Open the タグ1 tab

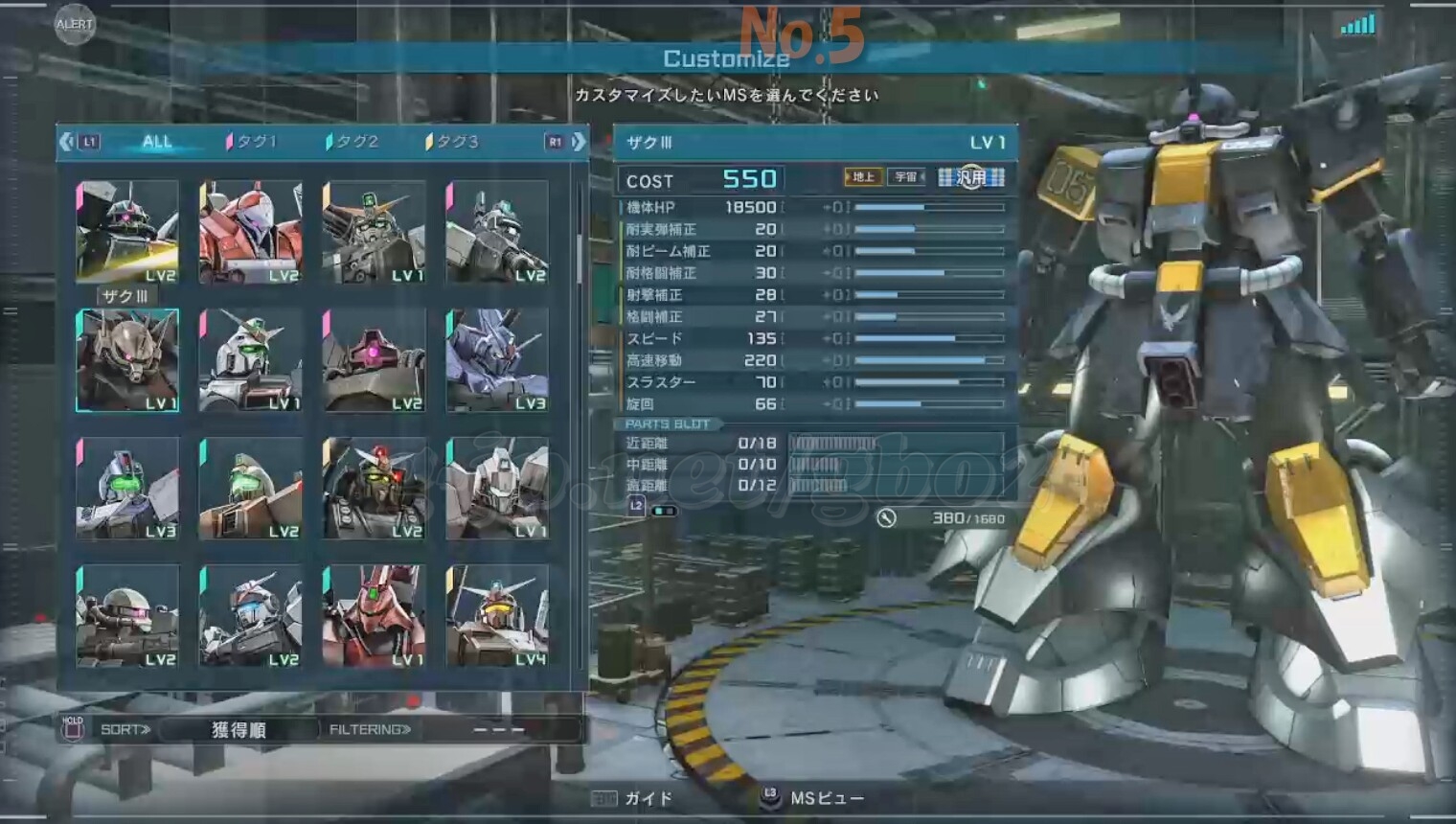click(252, 142)
